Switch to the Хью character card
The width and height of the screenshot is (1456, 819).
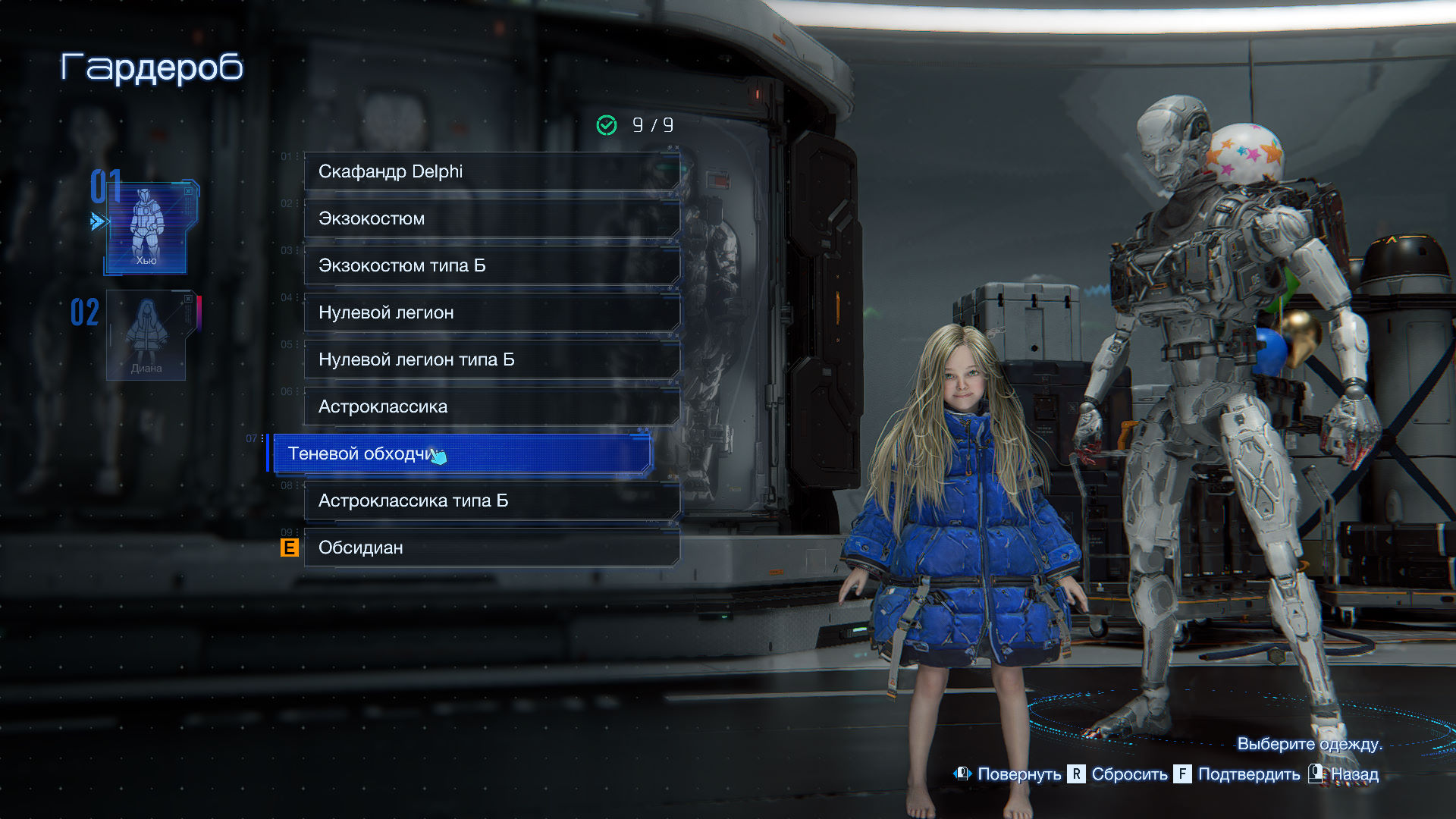click(x=146, y=227)
